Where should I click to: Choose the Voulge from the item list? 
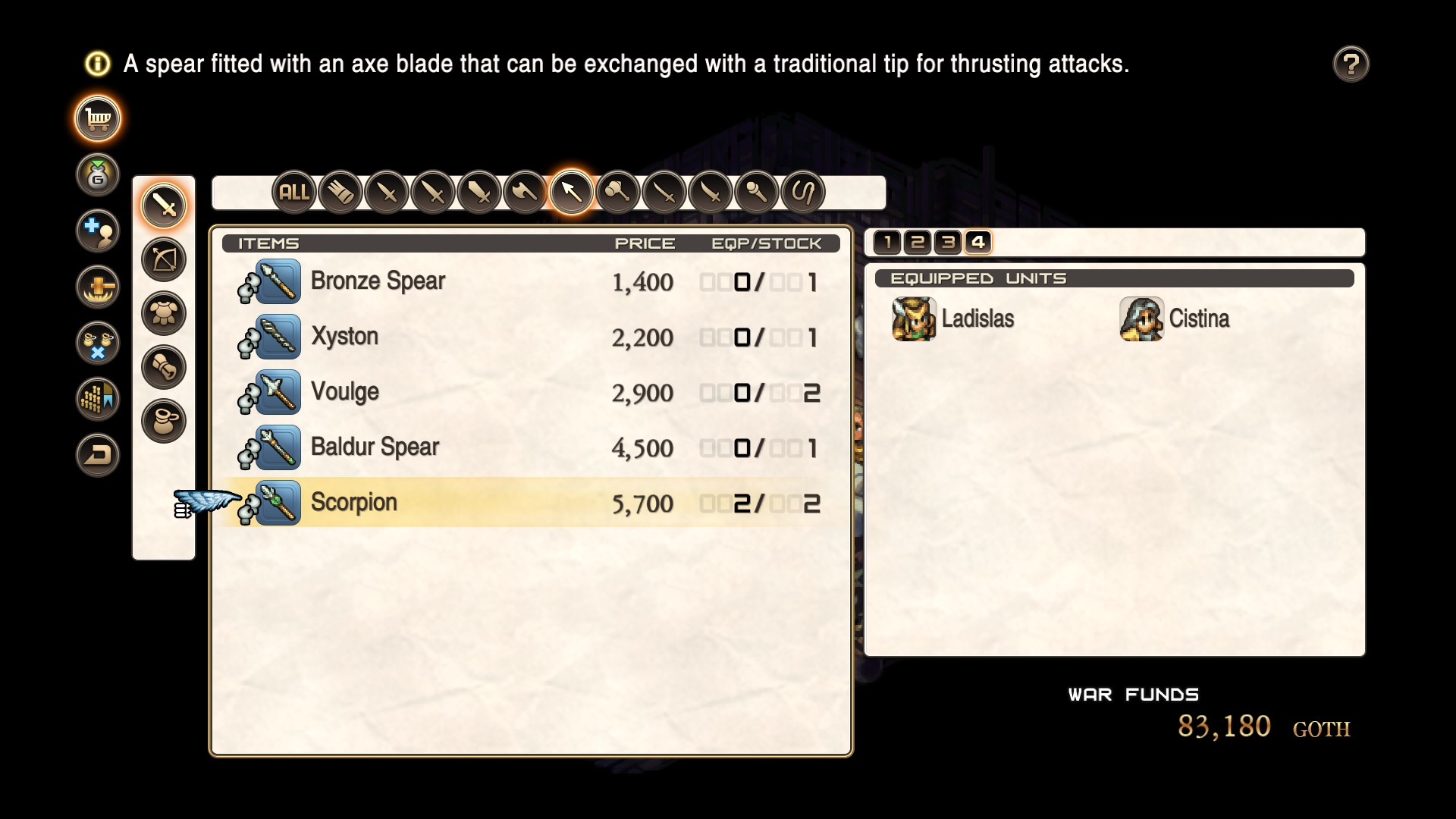pyautogui.click(x=531, y=392)
